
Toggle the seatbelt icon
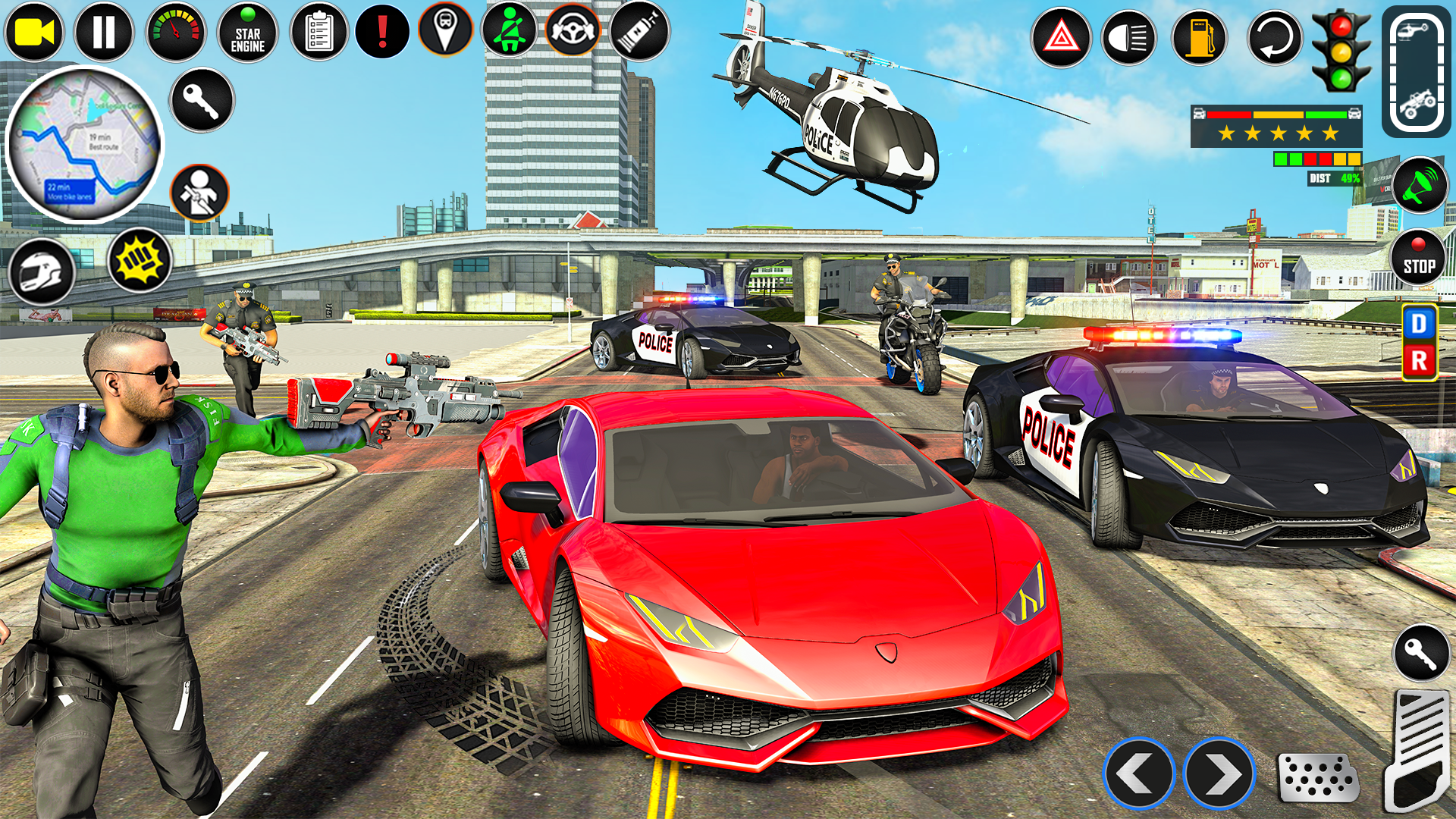pos(509,31)
